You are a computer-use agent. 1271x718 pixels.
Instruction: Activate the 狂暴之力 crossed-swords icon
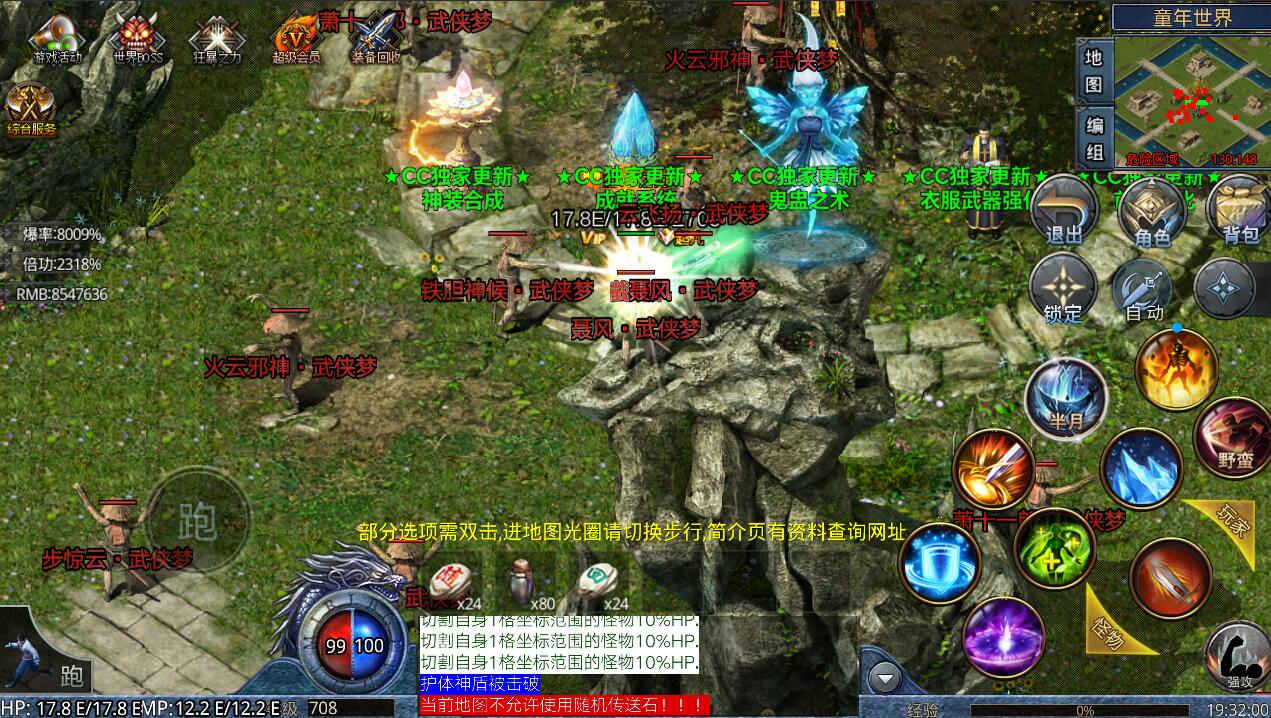[217, 40]
